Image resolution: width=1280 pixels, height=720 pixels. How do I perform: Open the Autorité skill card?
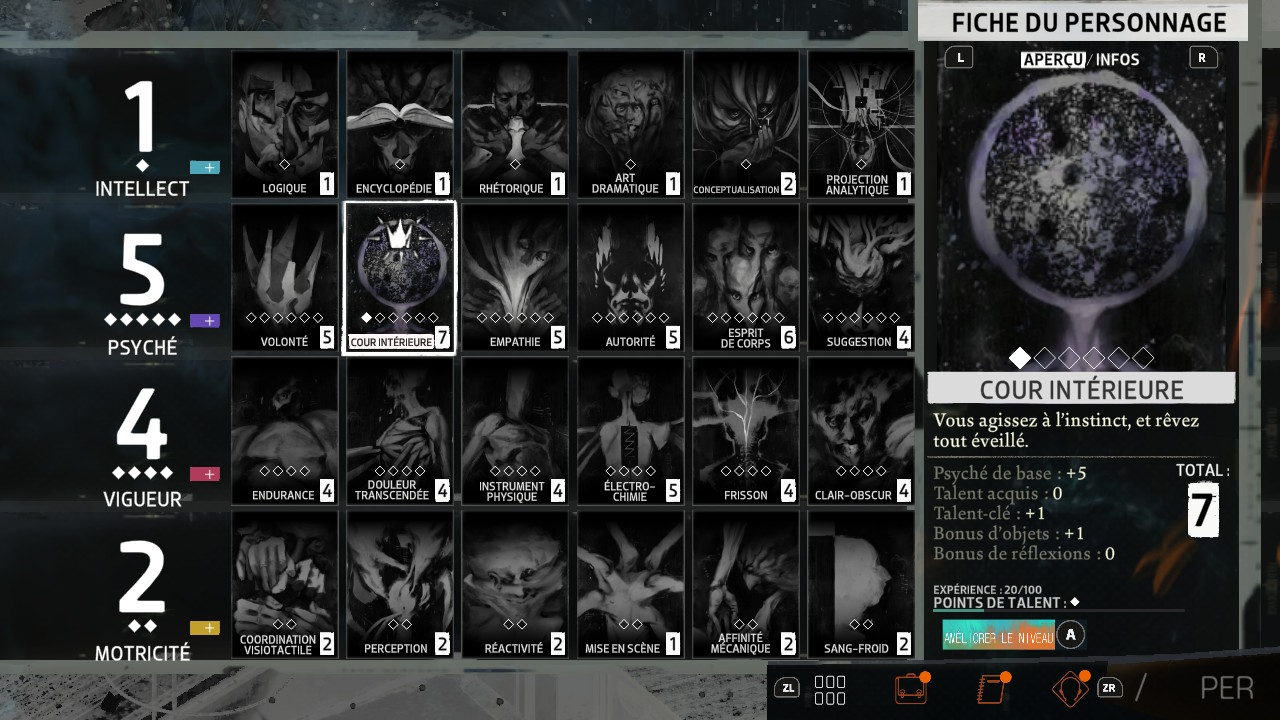click(x=631, y=278)
